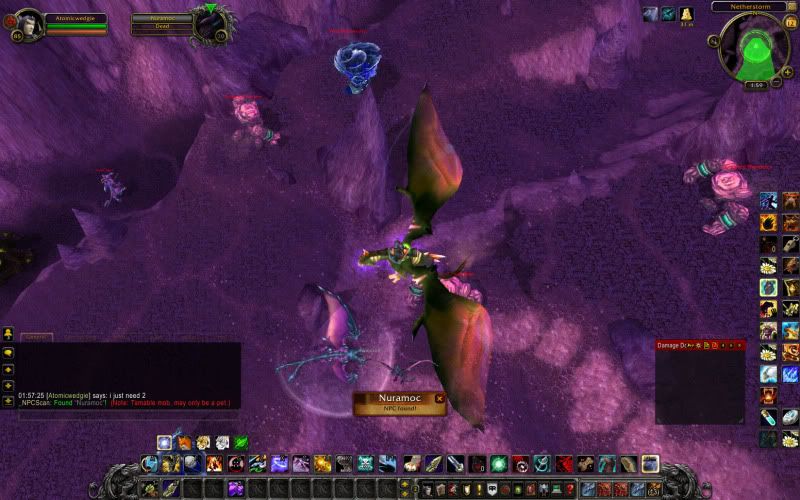Activate the green leaf stance button
This screenshot has width=800, height=500.
click(x=241, y=443)
